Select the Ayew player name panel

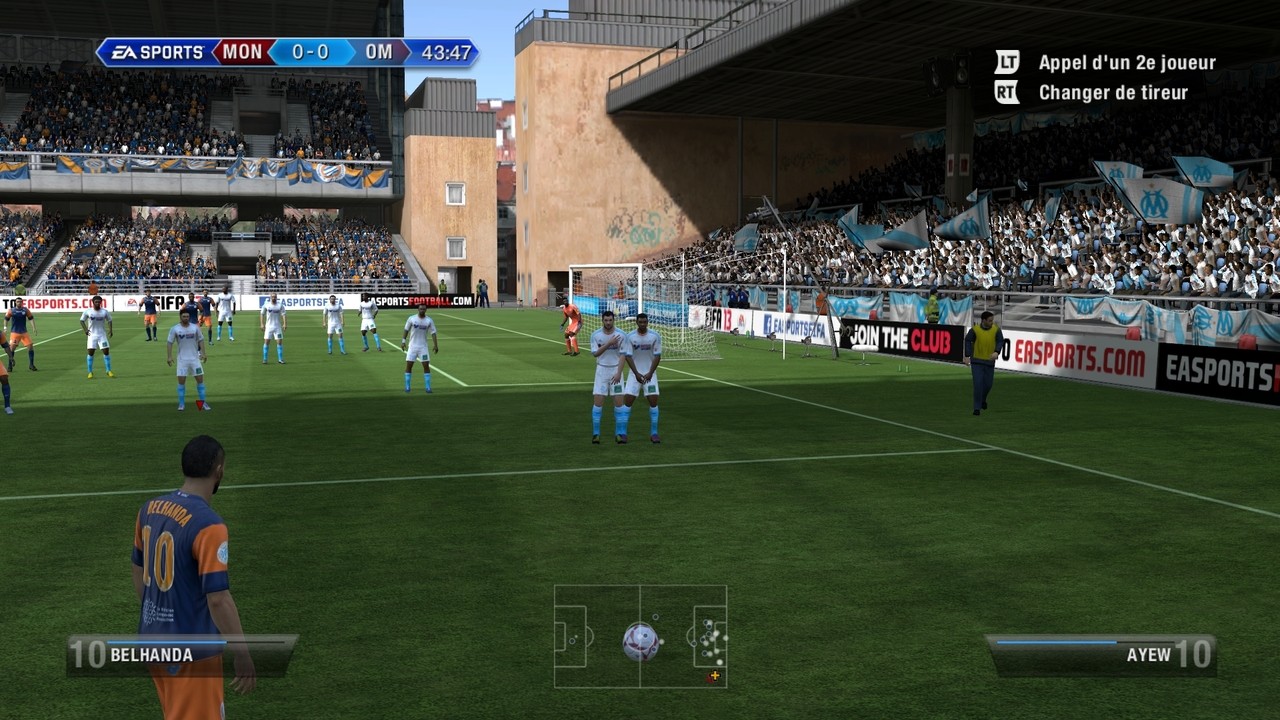pos(1101,655)
